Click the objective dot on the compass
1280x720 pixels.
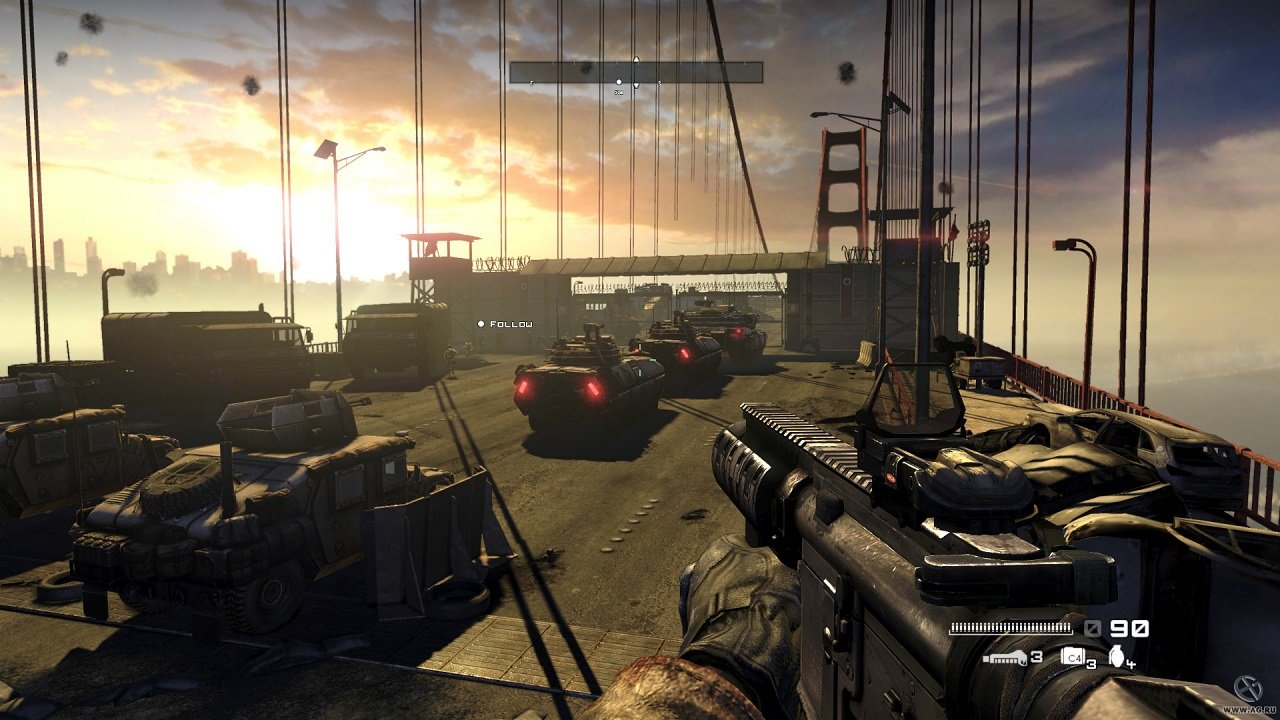click(619, 82)
